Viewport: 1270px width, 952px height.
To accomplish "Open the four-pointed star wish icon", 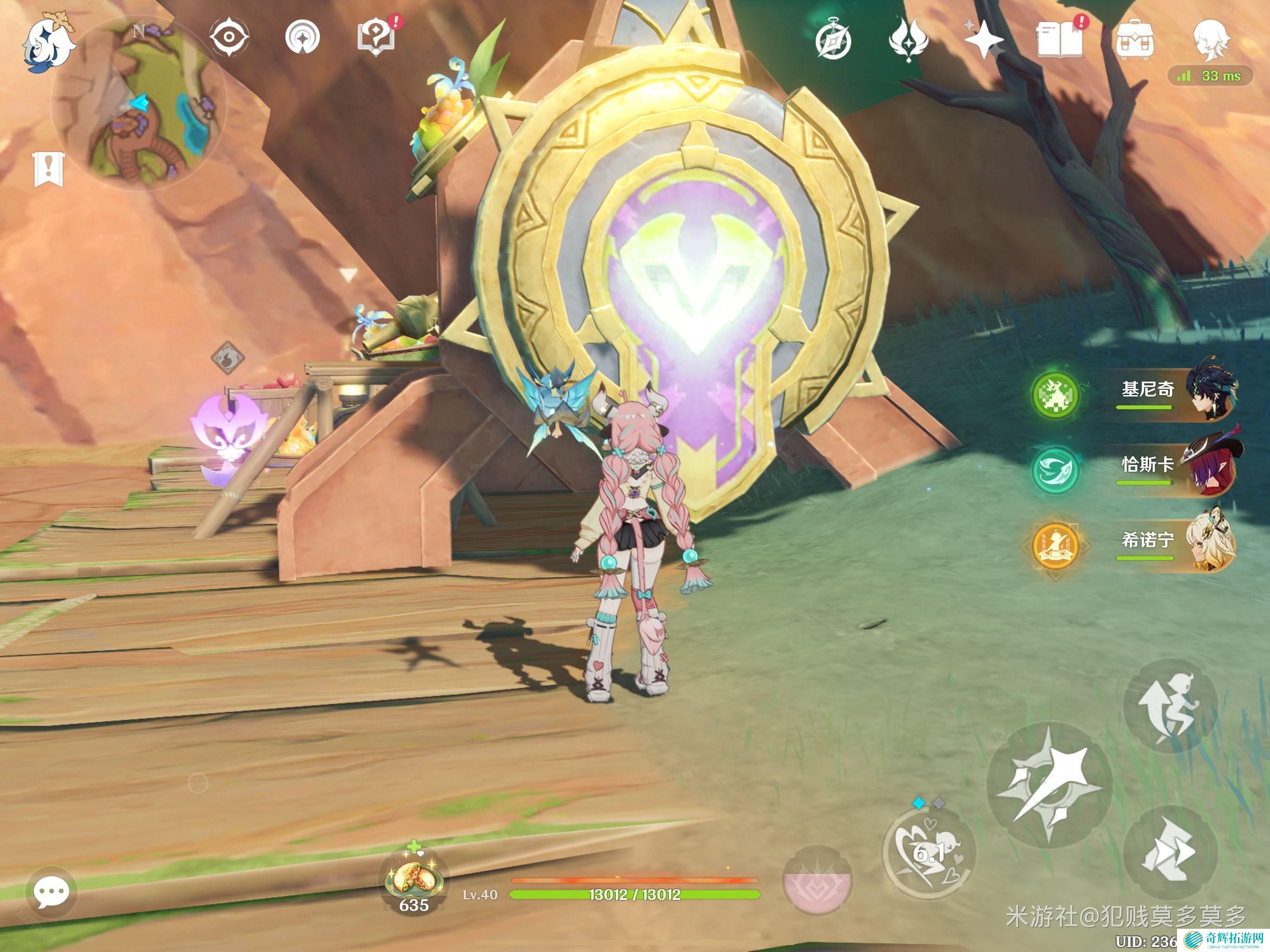I will [x=984, y=40].
